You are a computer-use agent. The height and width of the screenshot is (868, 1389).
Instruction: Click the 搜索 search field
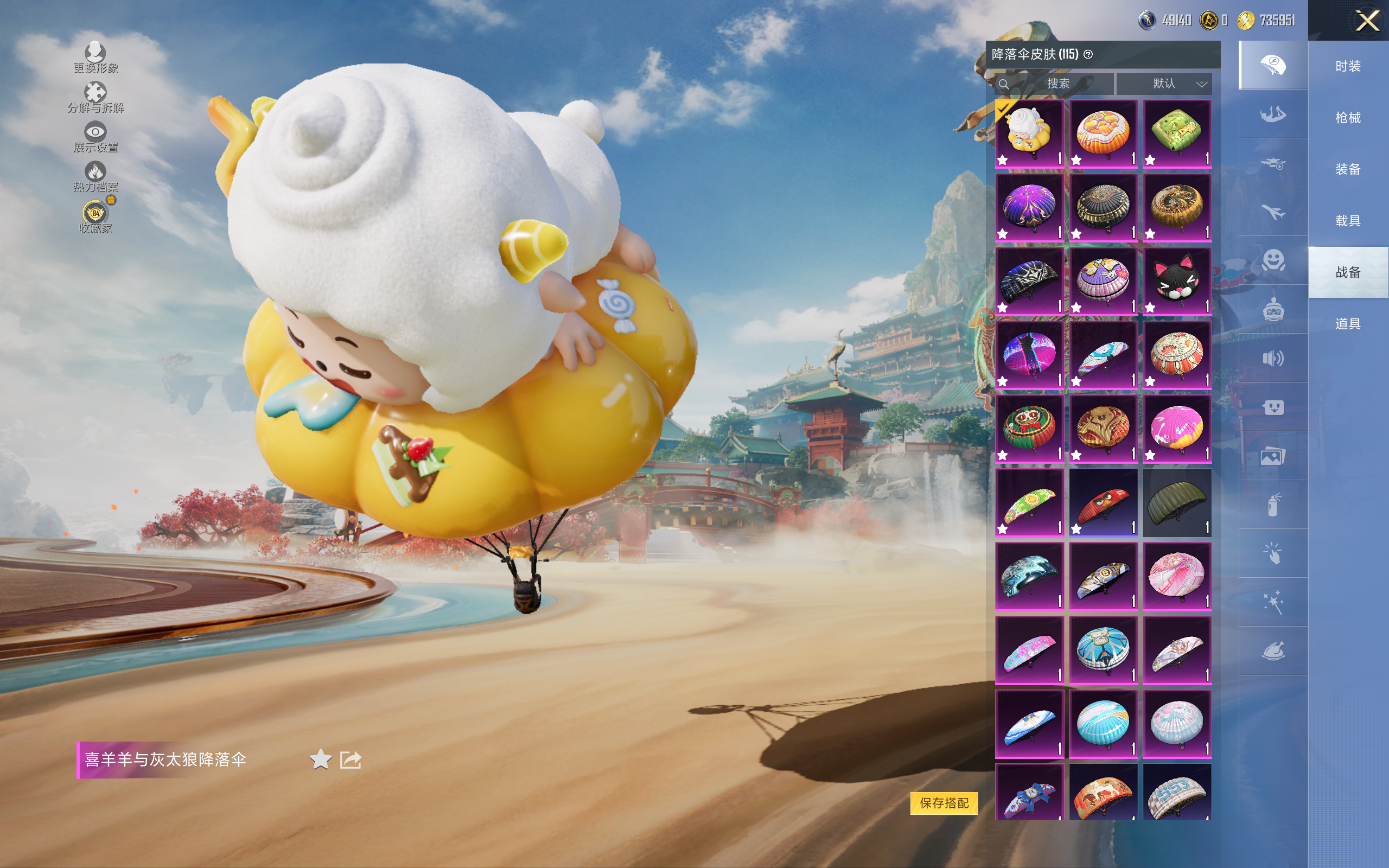tap(1056, 84)
